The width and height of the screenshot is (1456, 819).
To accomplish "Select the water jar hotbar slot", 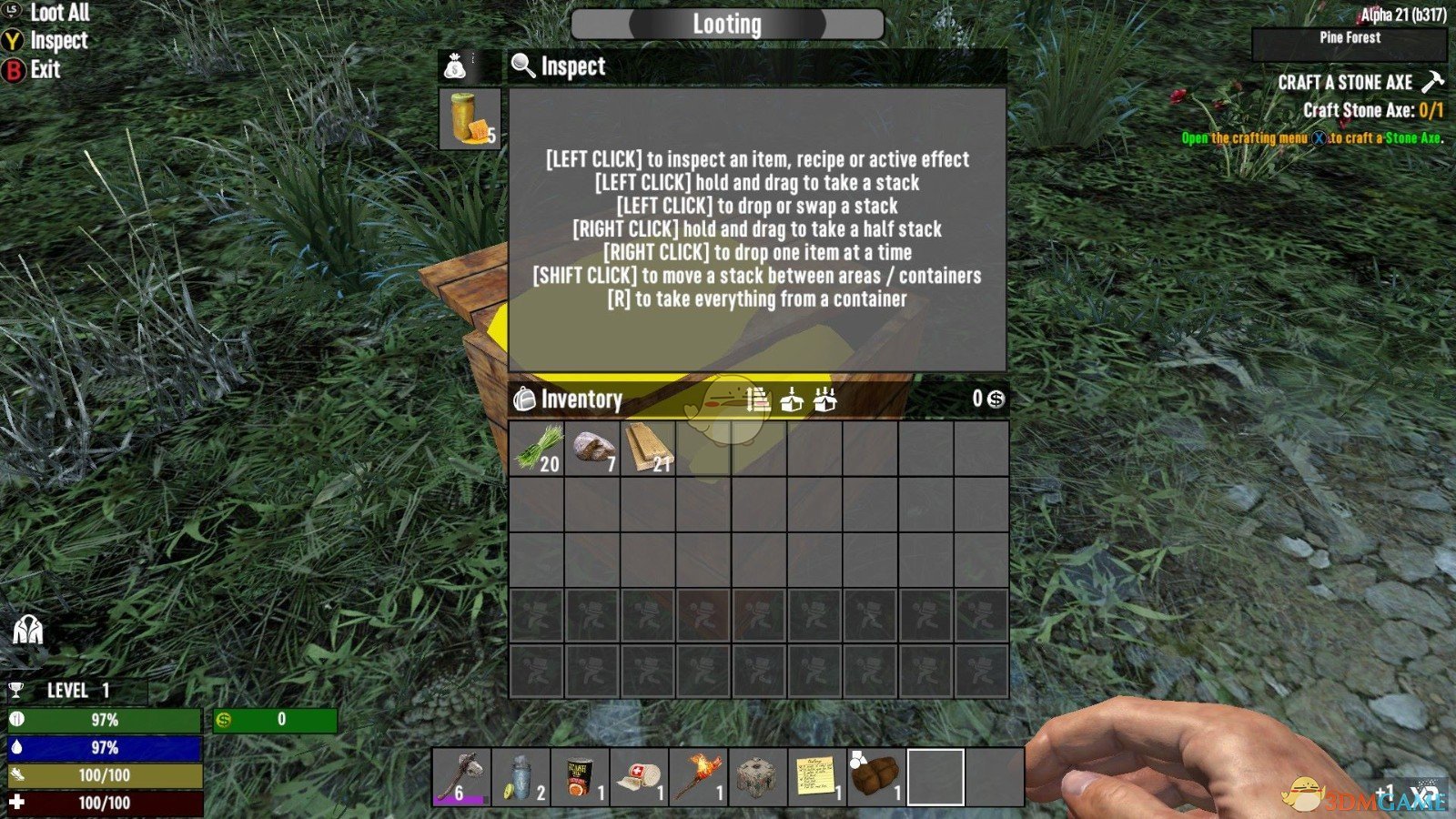I will (521, 777).
